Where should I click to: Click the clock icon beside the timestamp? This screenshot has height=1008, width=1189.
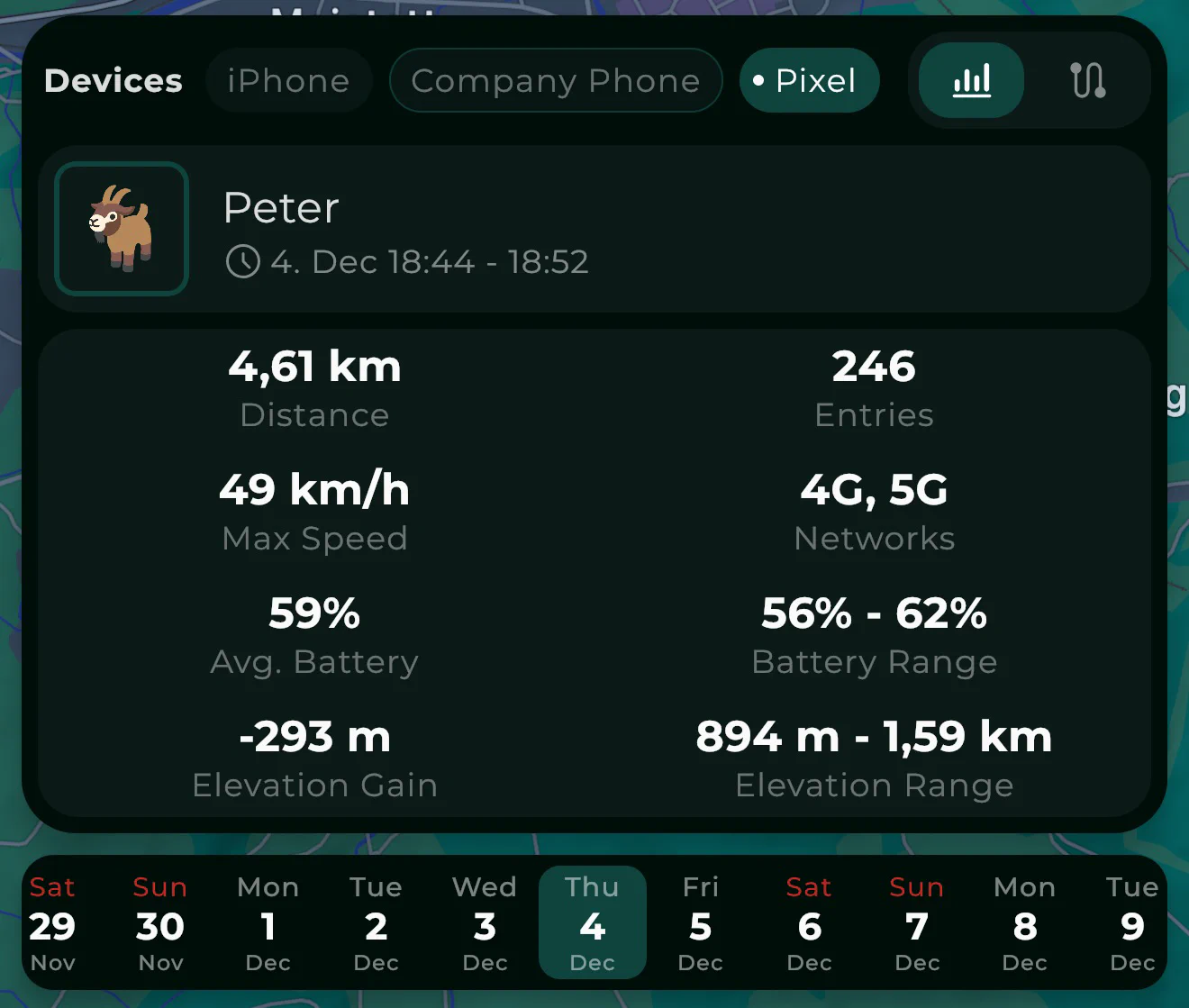pos(242,262)
